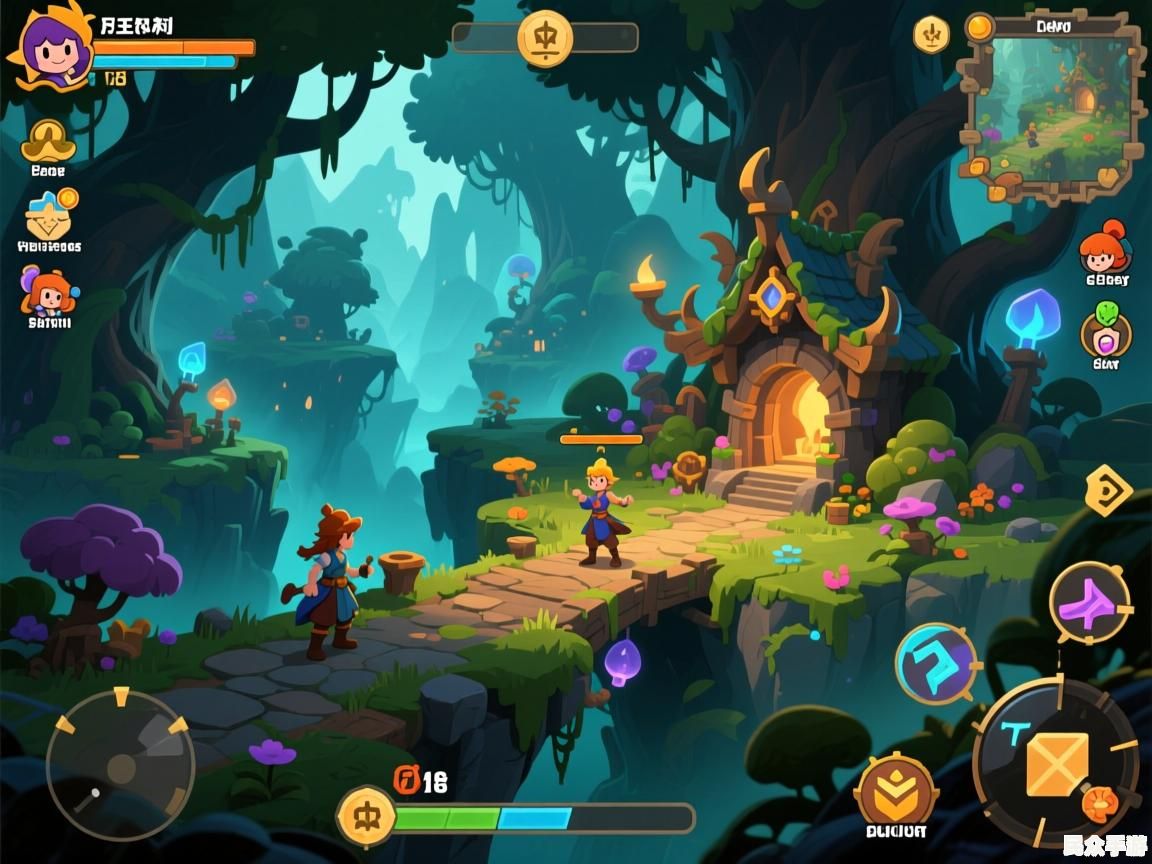The image size is (1152, 864).
Task: Tap the gold hexagon icon beside minimap
Action: [931, 36]
